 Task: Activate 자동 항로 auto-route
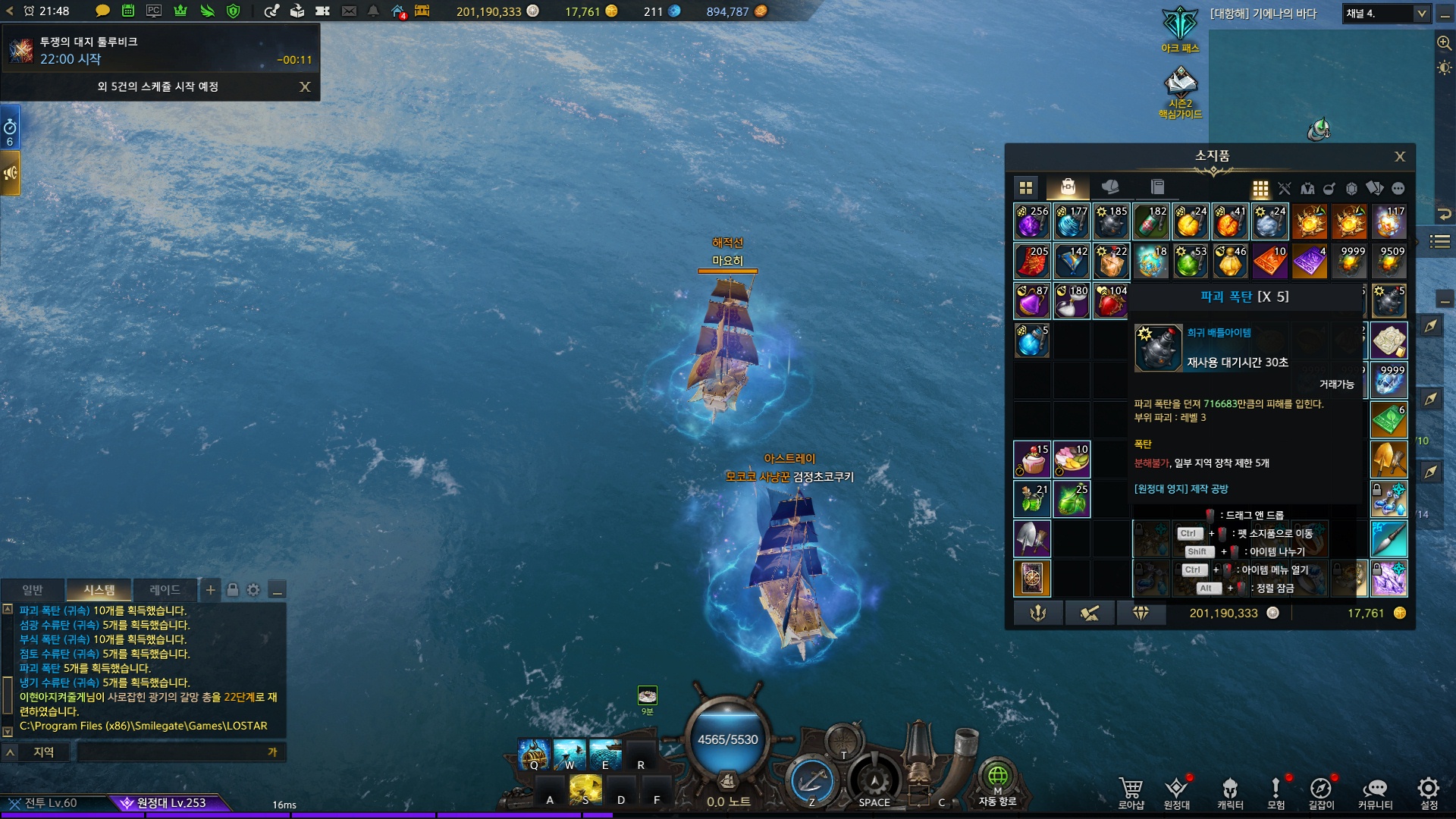click(x=997, y=783)
